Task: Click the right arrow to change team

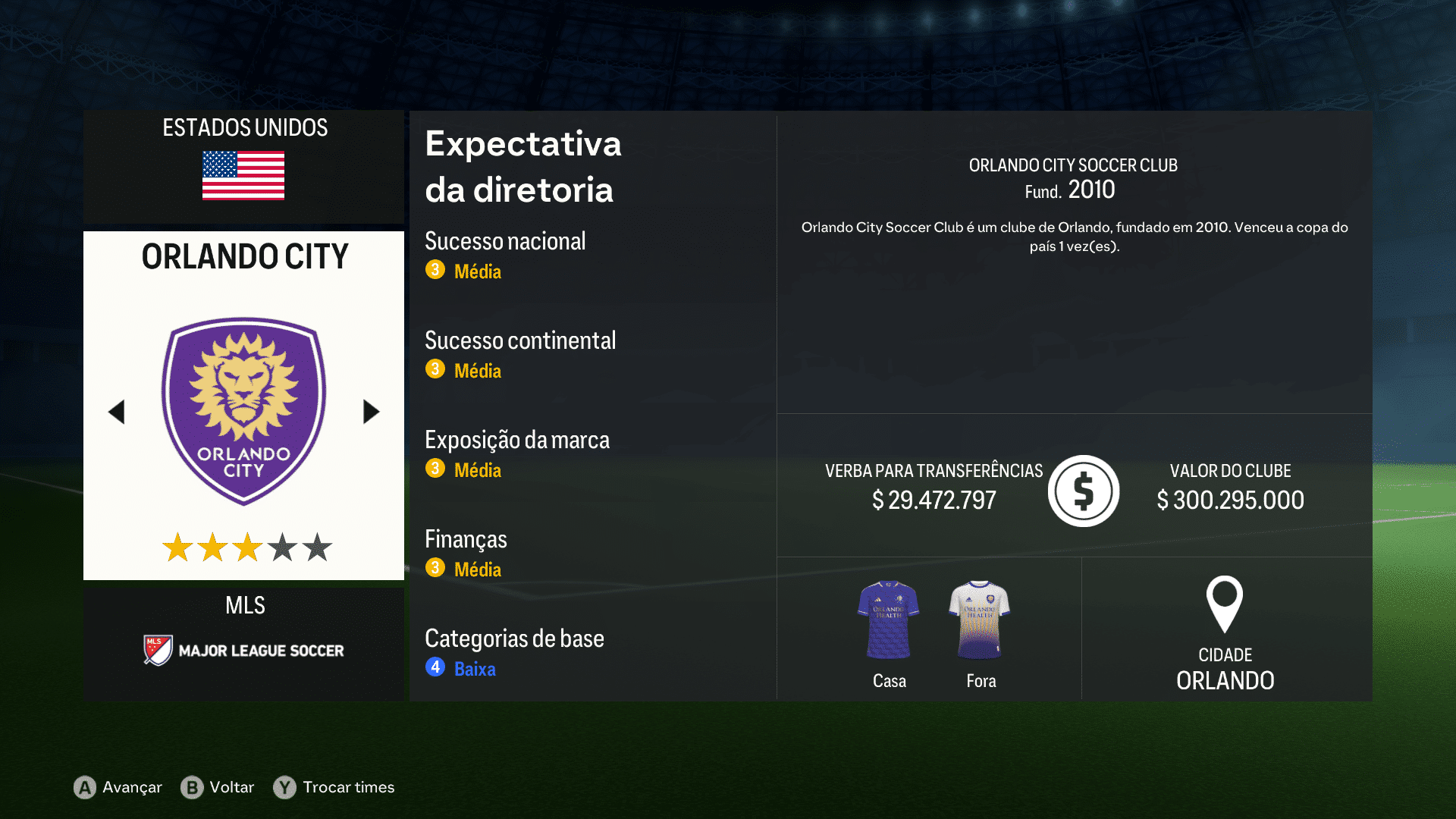Action: click(x=371, y=411)
